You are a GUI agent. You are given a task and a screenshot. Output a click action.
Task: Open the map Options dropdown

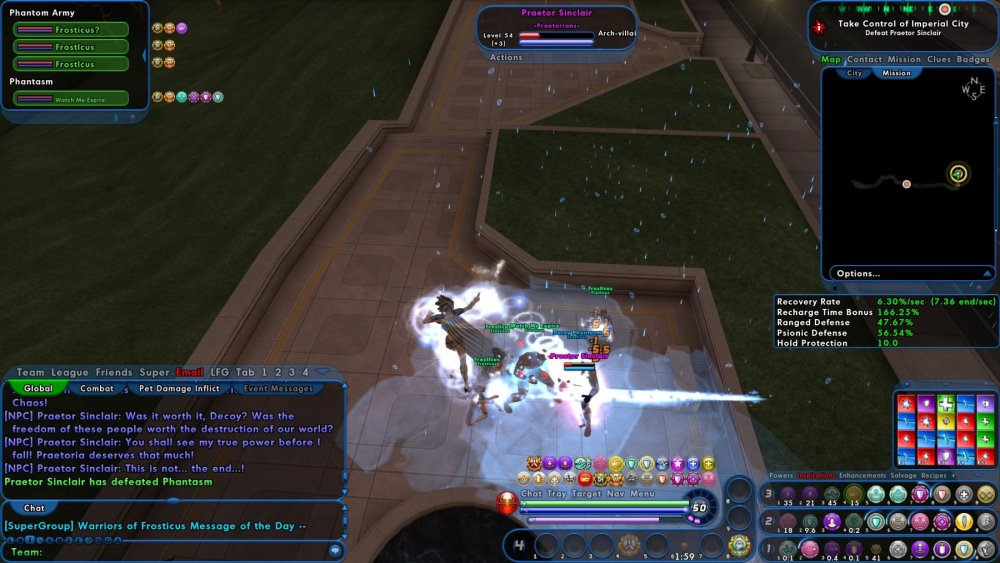(908, 273)
